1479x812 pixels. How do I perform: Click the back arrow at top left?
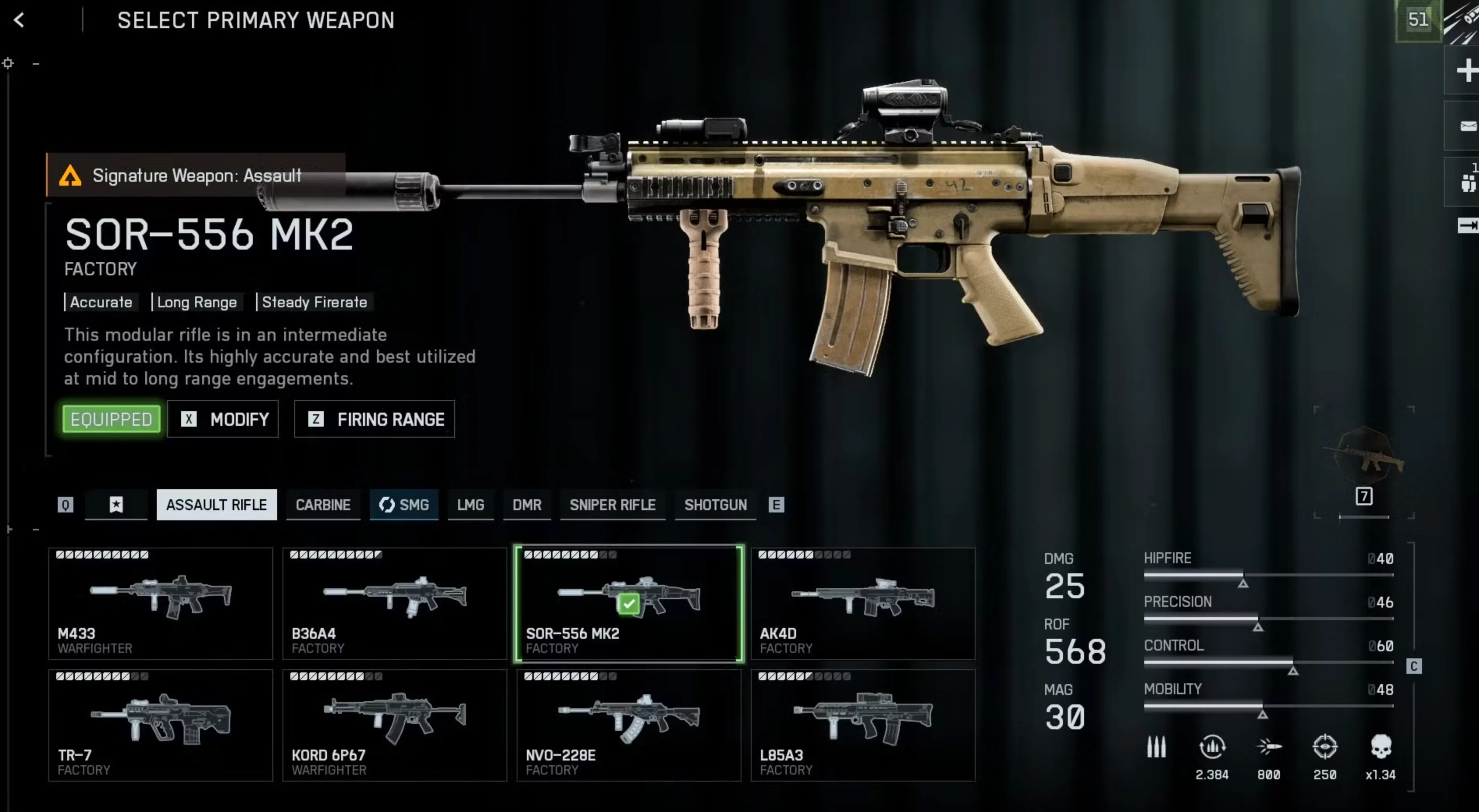click(19, 21)
